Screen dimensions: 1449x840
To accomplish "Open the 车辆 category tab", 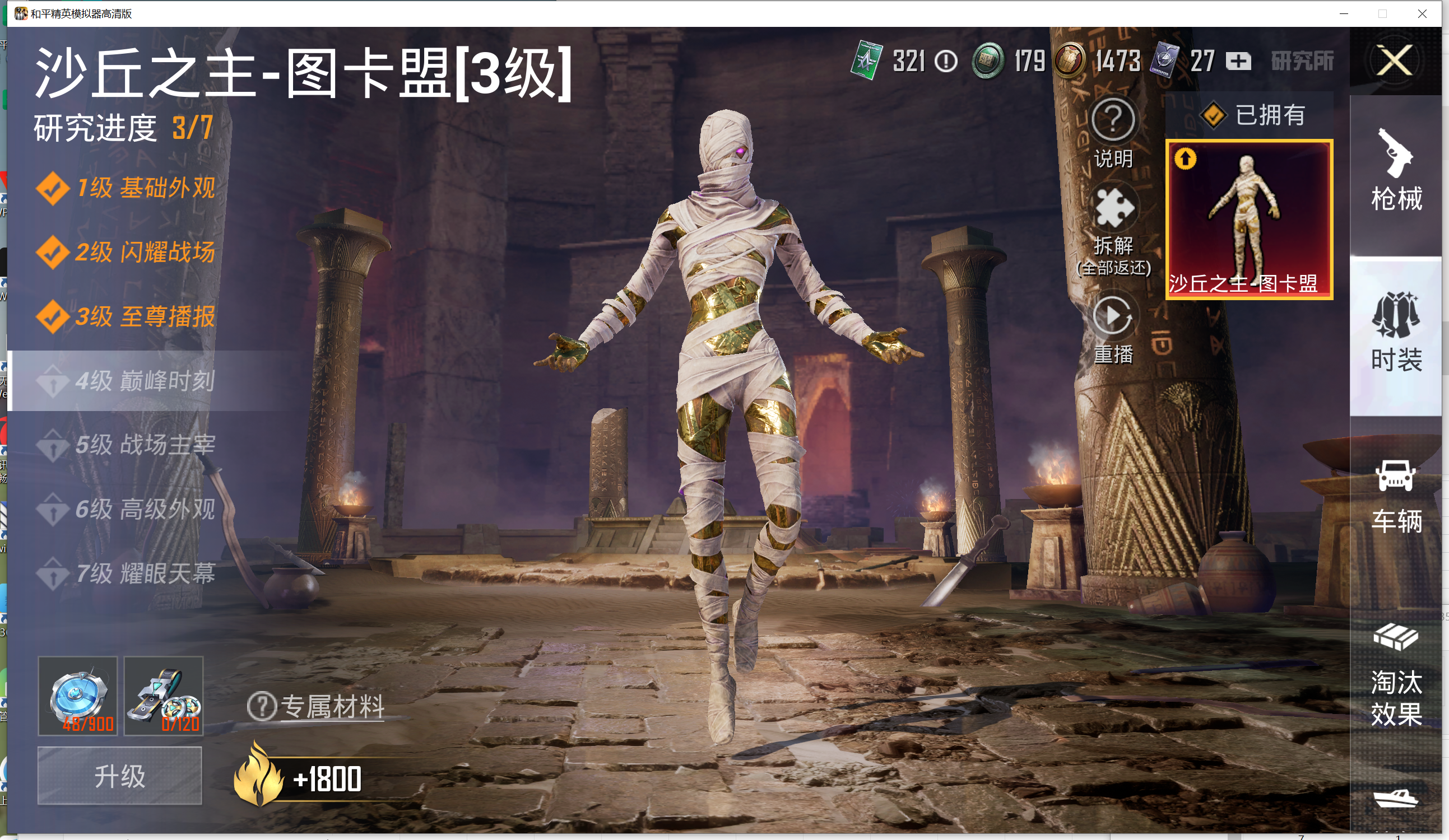I will (1396, 497).
